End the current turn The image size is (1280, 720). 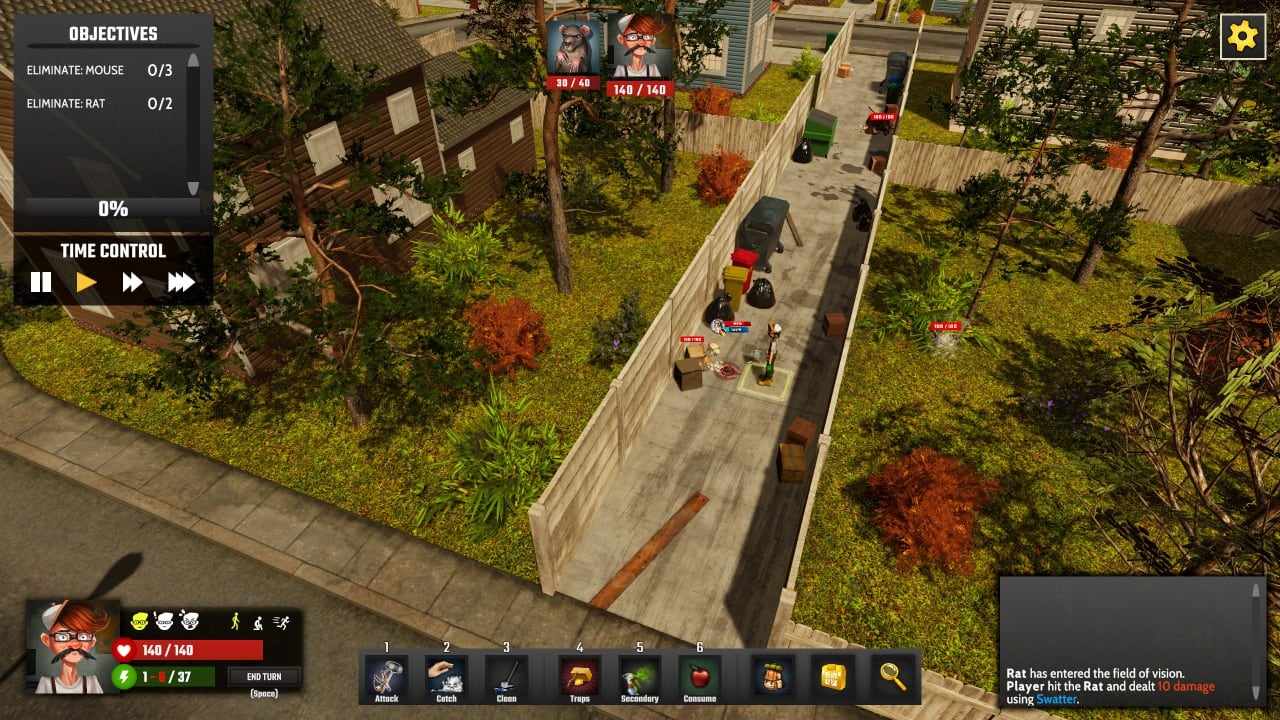[x=264, y=677]
